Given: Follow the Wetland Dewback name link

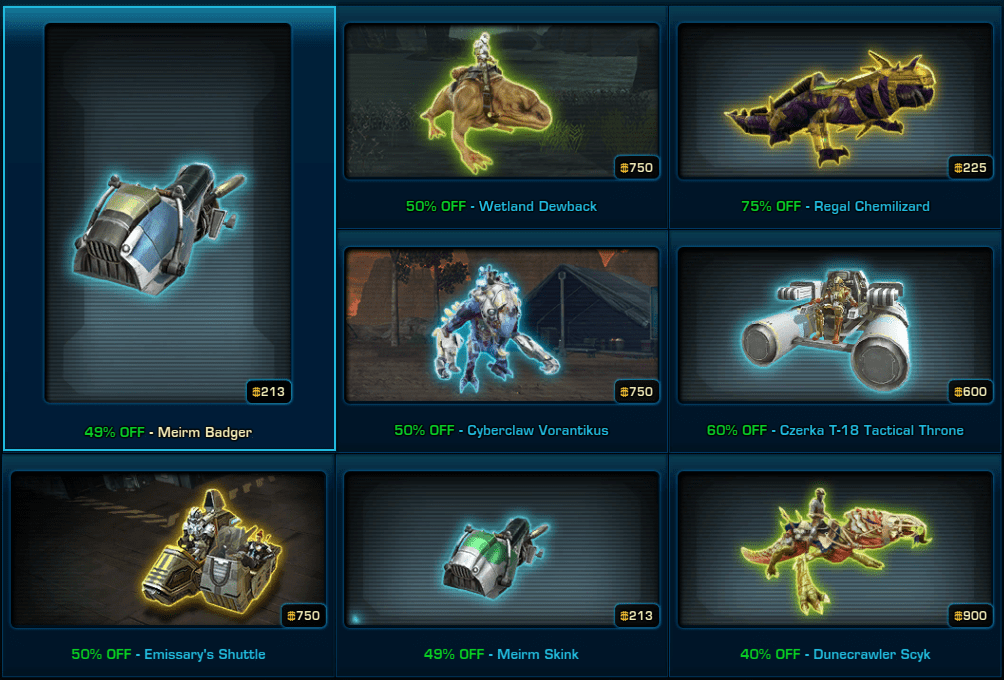Looking at the screenshot, I should [538, 207].
